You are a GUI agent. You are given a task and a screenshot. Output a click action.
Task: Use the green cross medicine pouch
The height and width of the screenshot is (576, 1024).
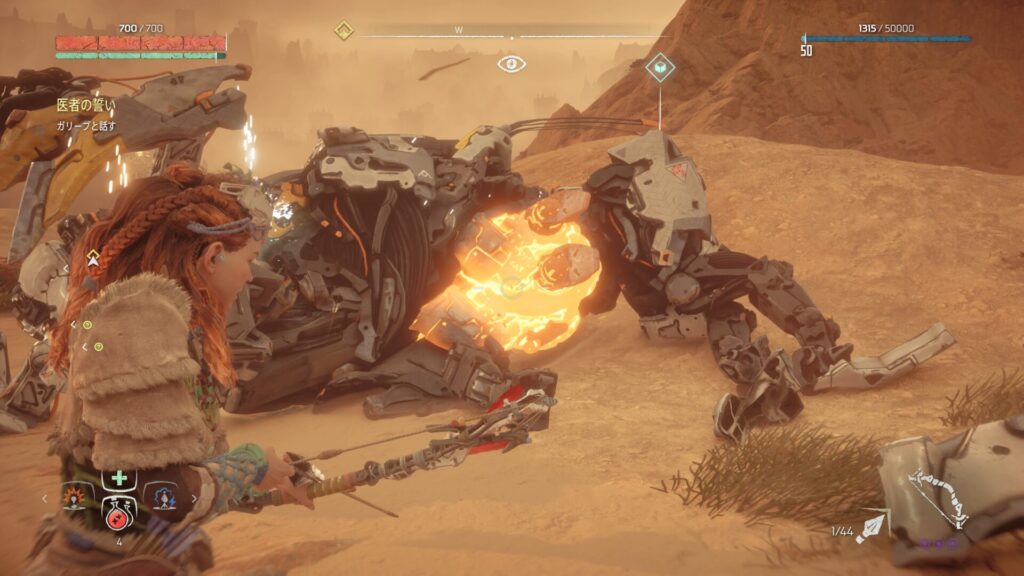[119, 477]
